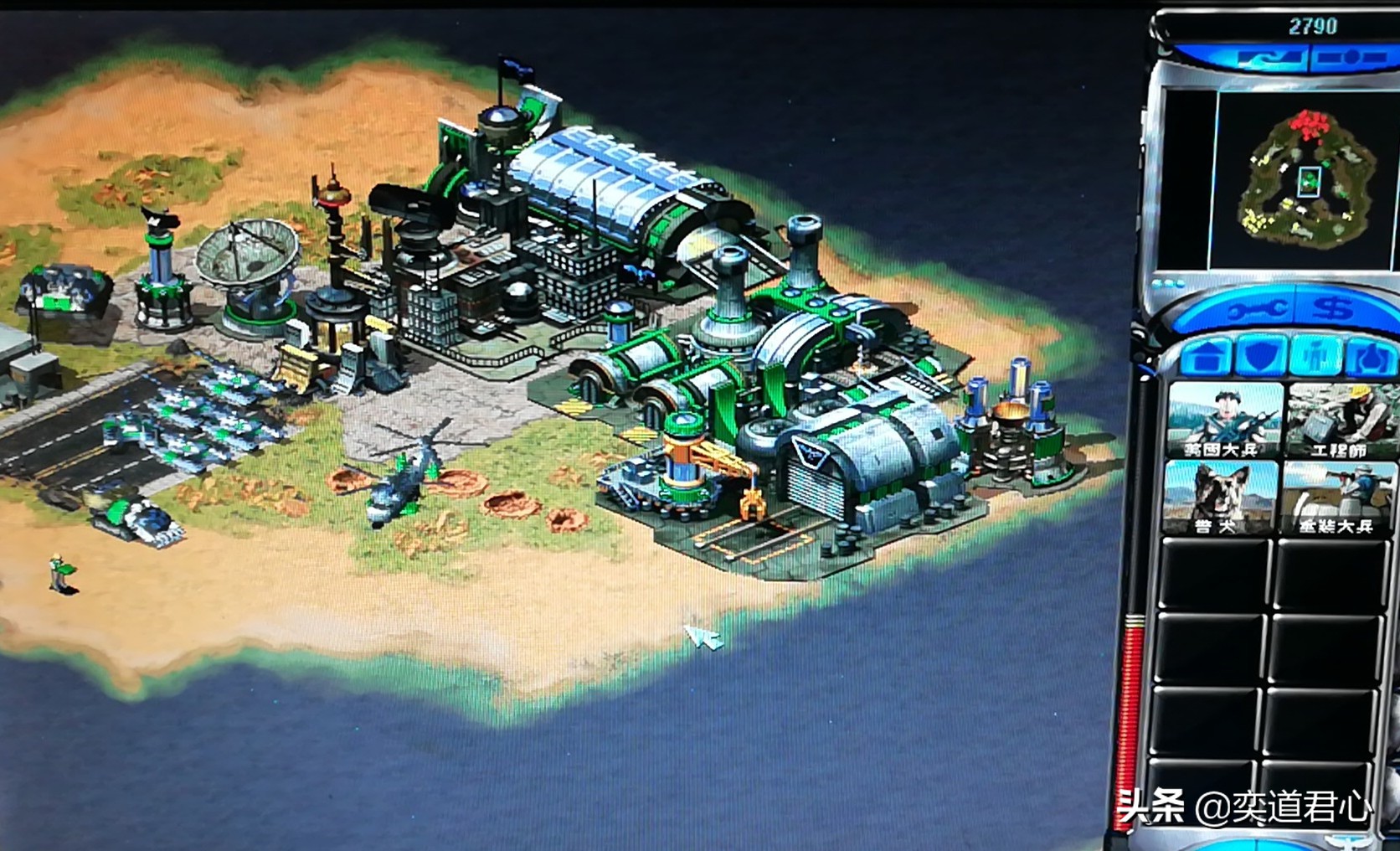Activate the dollar sign sell button
Image resolution: width=1400 pixels, height=851 pixels.
pyautogui.click(x=1332, y=308)
